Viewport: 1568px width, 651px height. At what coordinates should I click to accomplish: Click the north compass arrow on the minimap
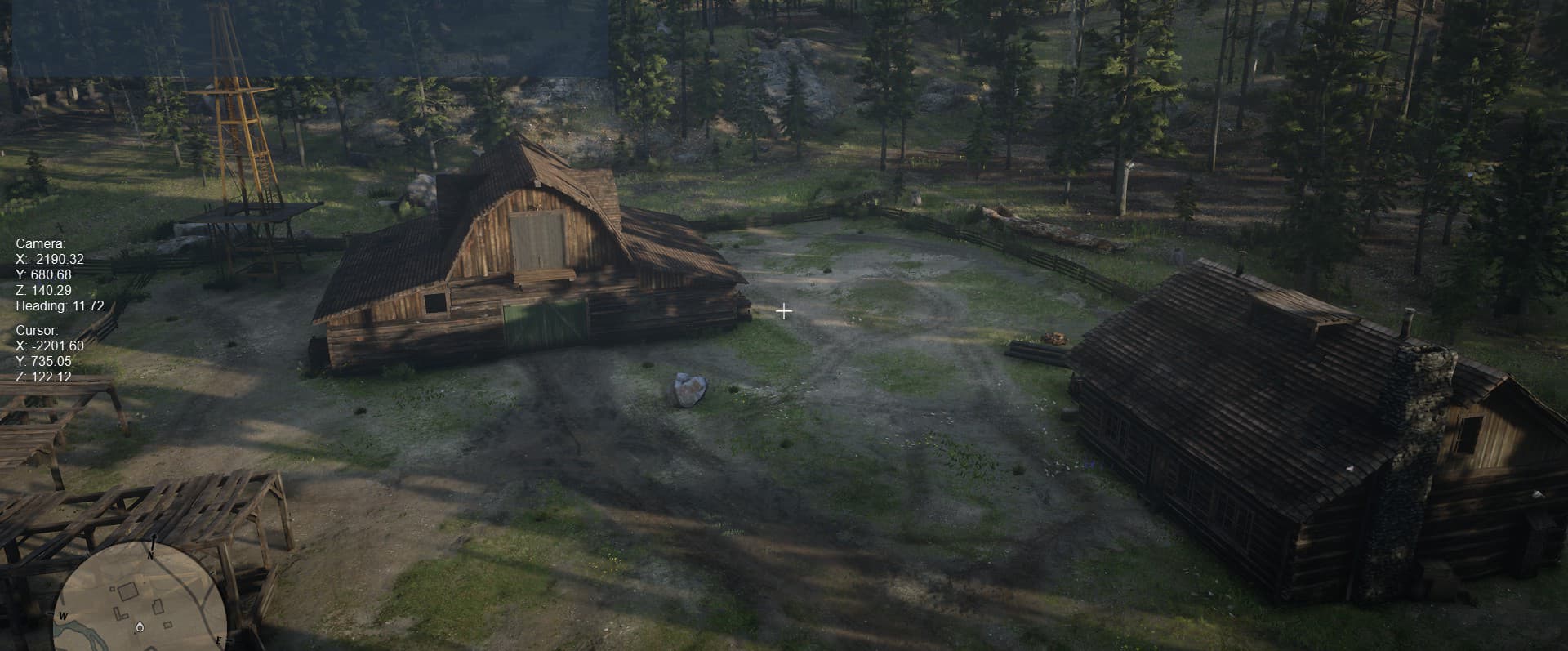[x=154, y=539]
